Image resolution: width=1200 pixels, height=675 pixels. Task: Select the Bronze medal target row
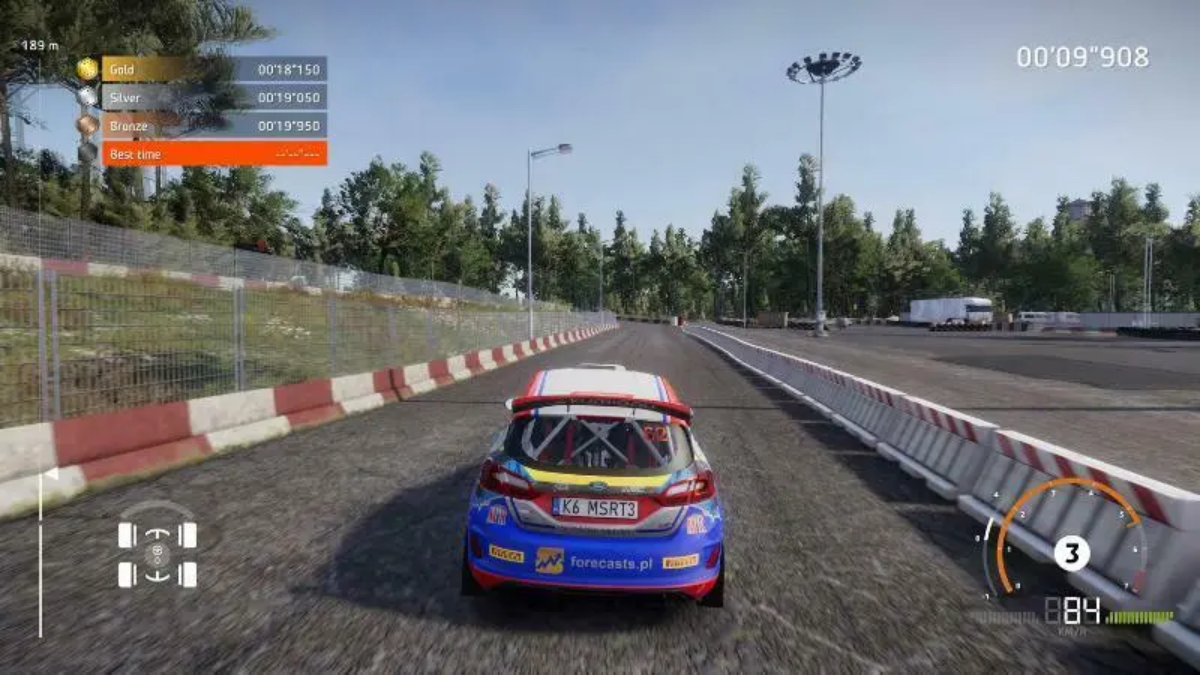point(213,126)
